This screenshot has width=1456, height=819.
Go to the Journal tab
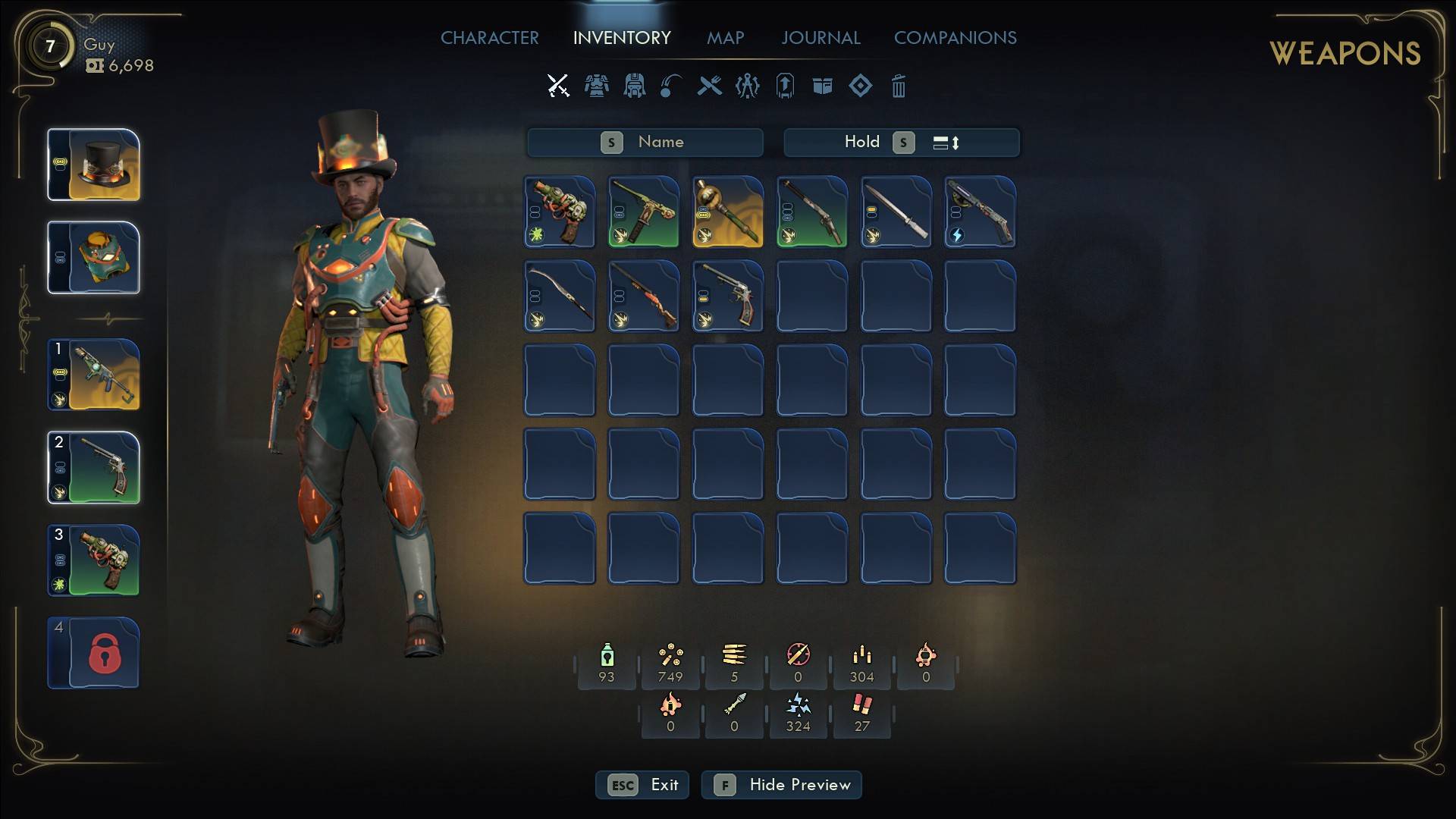821,38
